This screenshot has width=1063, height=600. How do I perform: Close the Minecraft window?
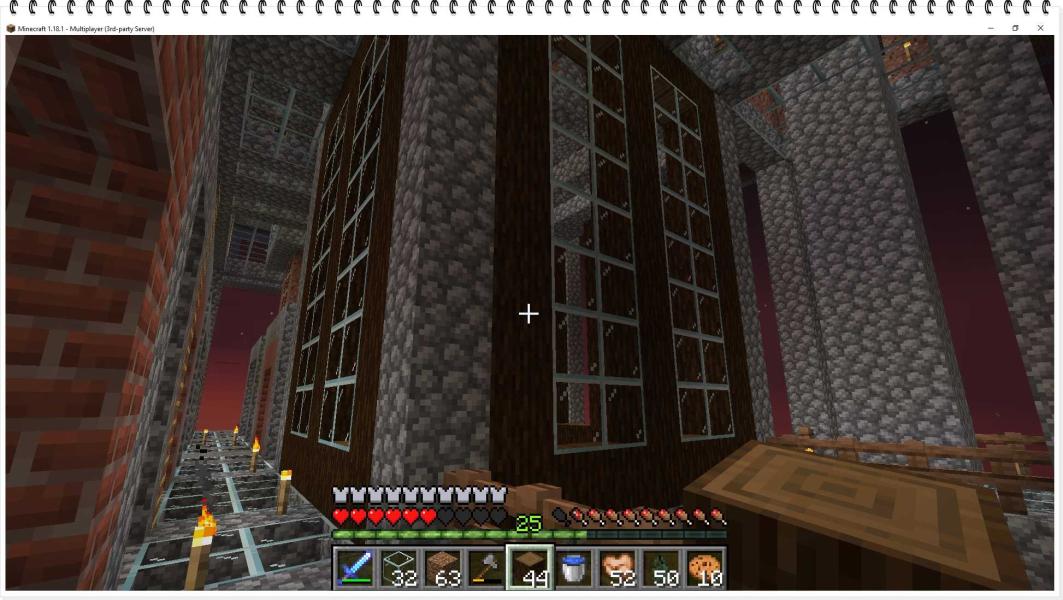point(1040,28)
